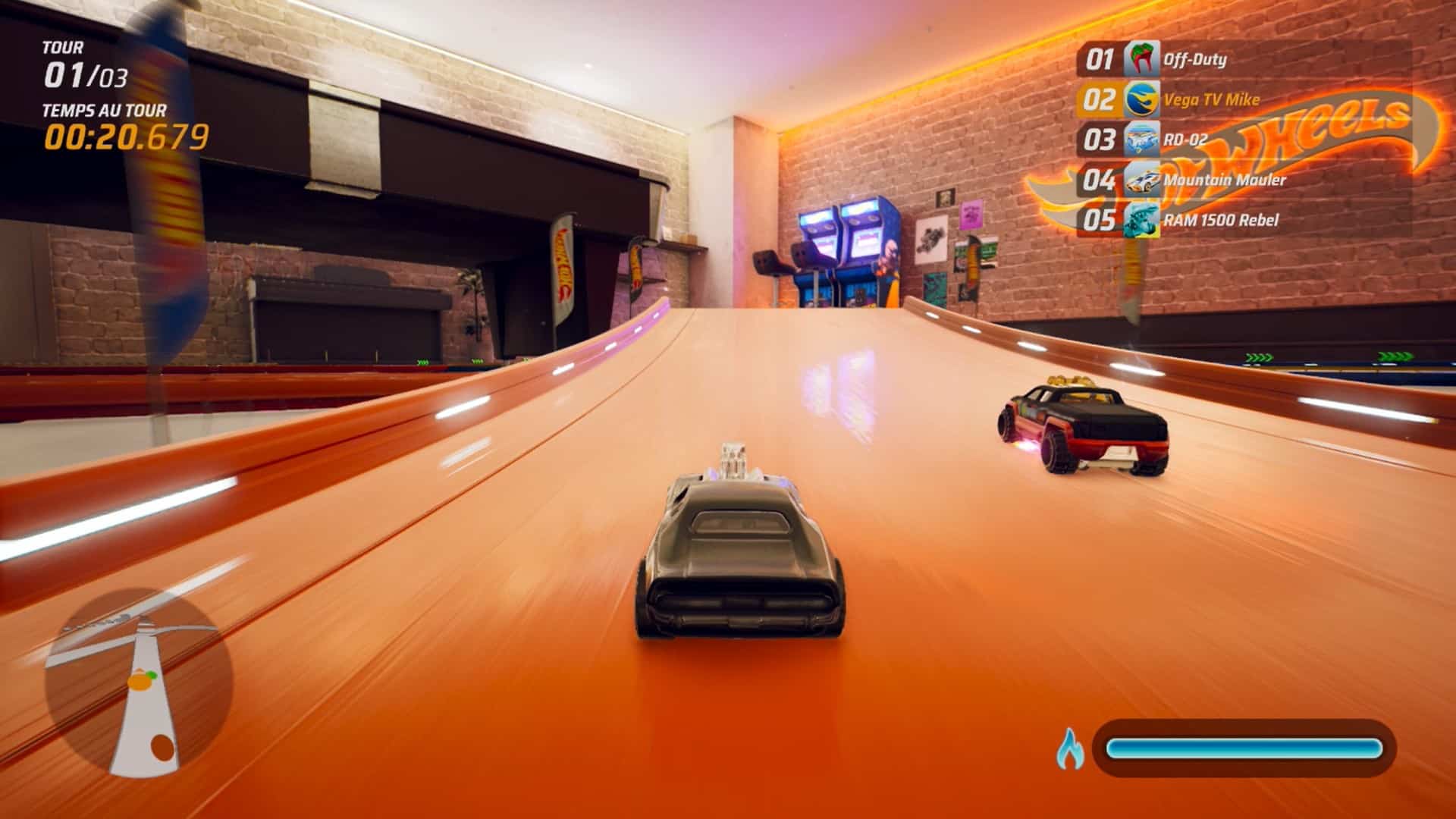
Task: Select the RD-02 car thumbnail icon
Action: pyautogui.click(x=1143, y=140)
